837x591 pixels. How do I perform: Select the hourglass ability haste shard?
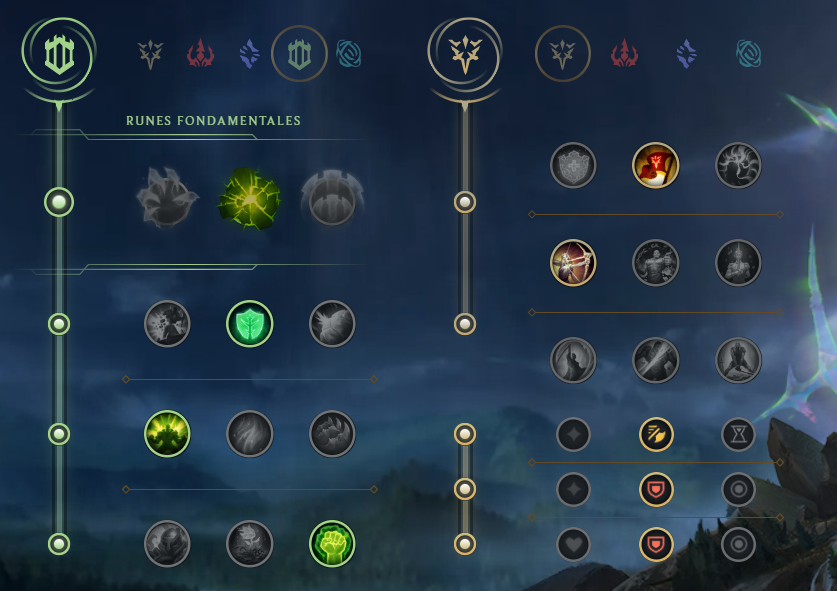pos(738,434)
